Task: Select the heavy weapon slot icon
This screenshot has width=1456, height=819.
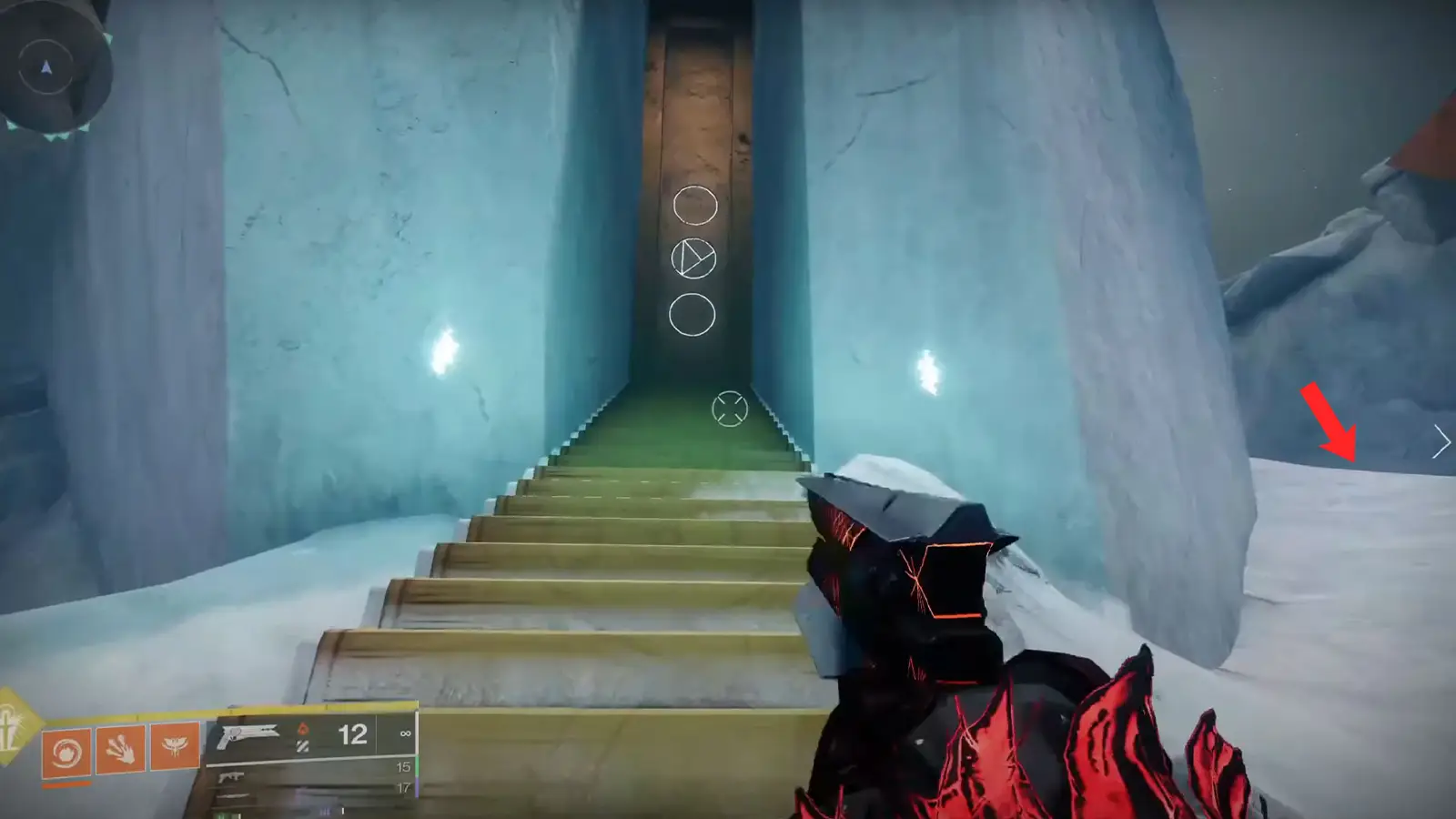Action: pos(230,797)
